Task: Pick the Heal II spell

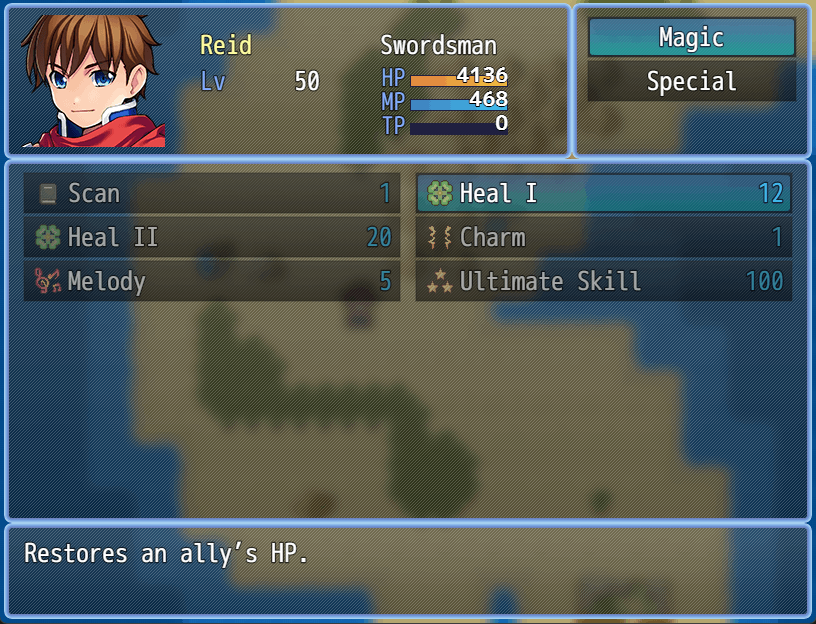Action: 211,238
